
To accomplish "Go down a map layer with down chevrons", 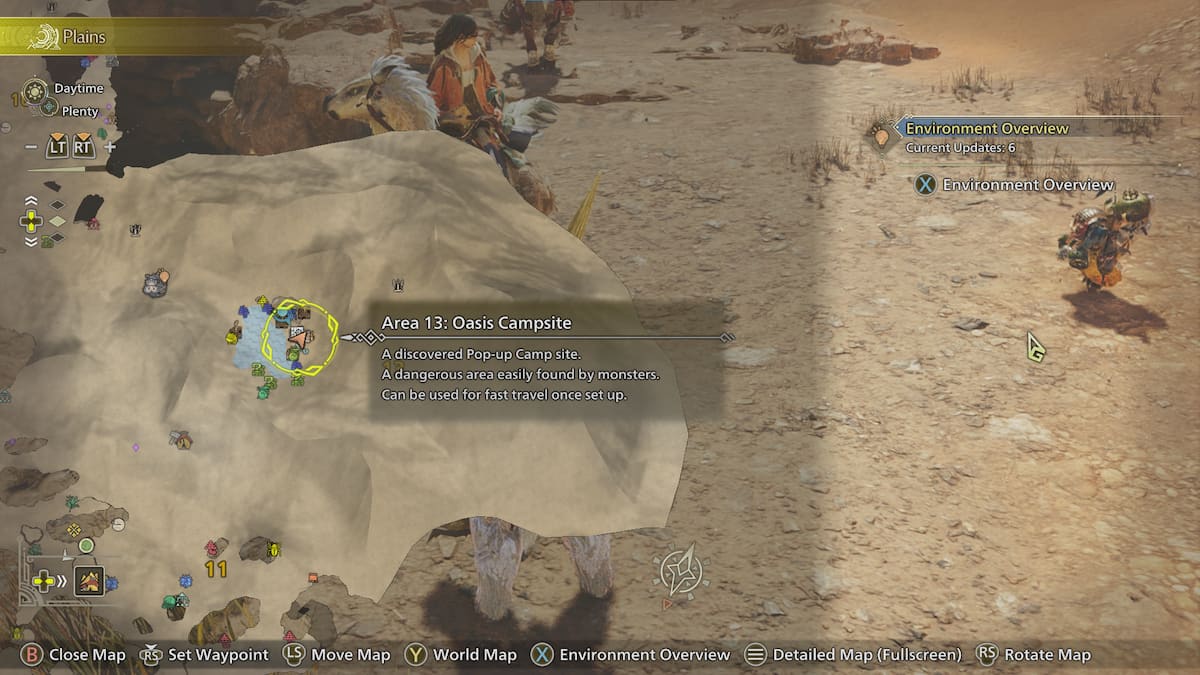I will 31,241.
